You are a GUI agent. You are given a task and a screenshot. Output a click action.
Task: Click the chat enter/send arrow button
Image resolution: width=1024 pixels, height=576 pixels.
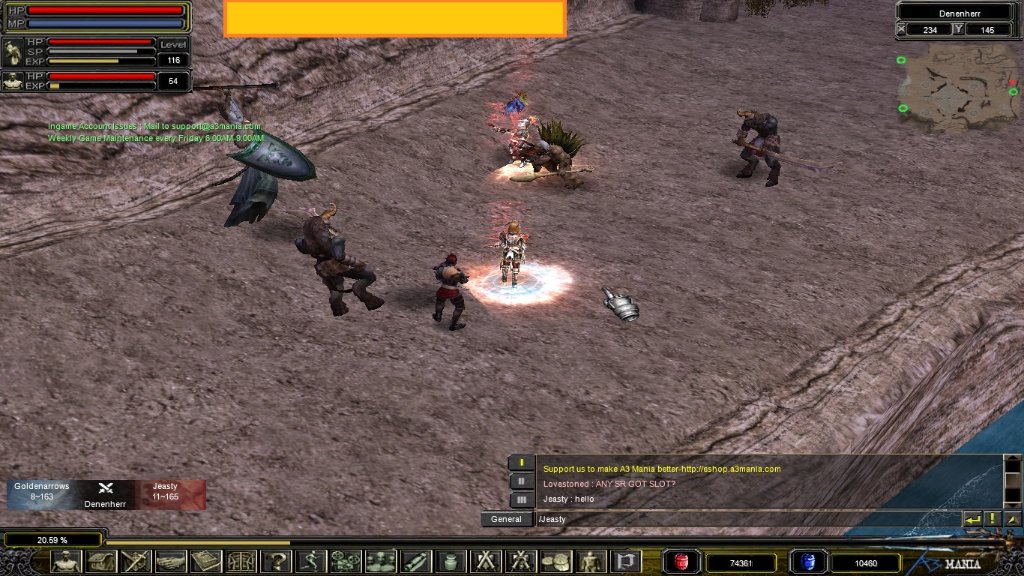[972, 519]
